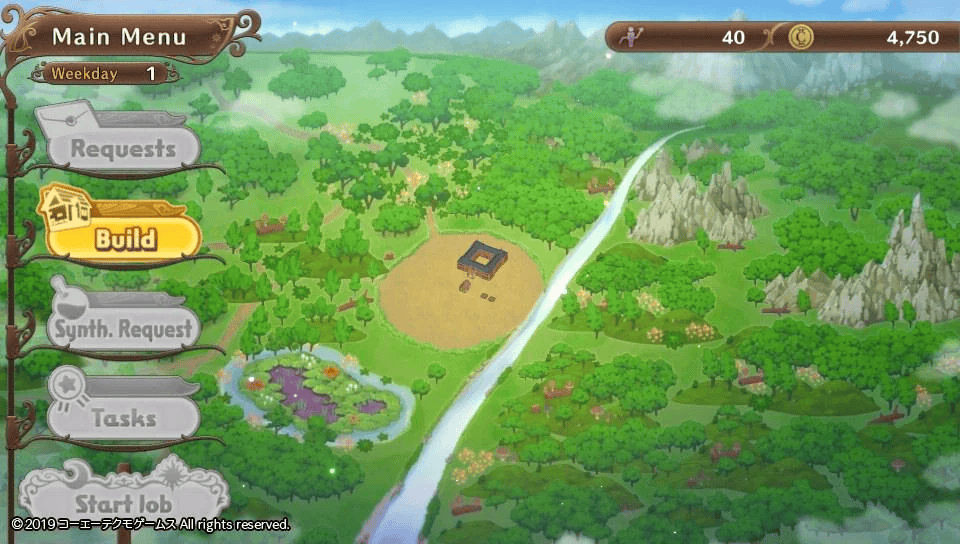Screen dimensions: 960x544
Task: Select the highlighted Build option
Action: (124, 239)
